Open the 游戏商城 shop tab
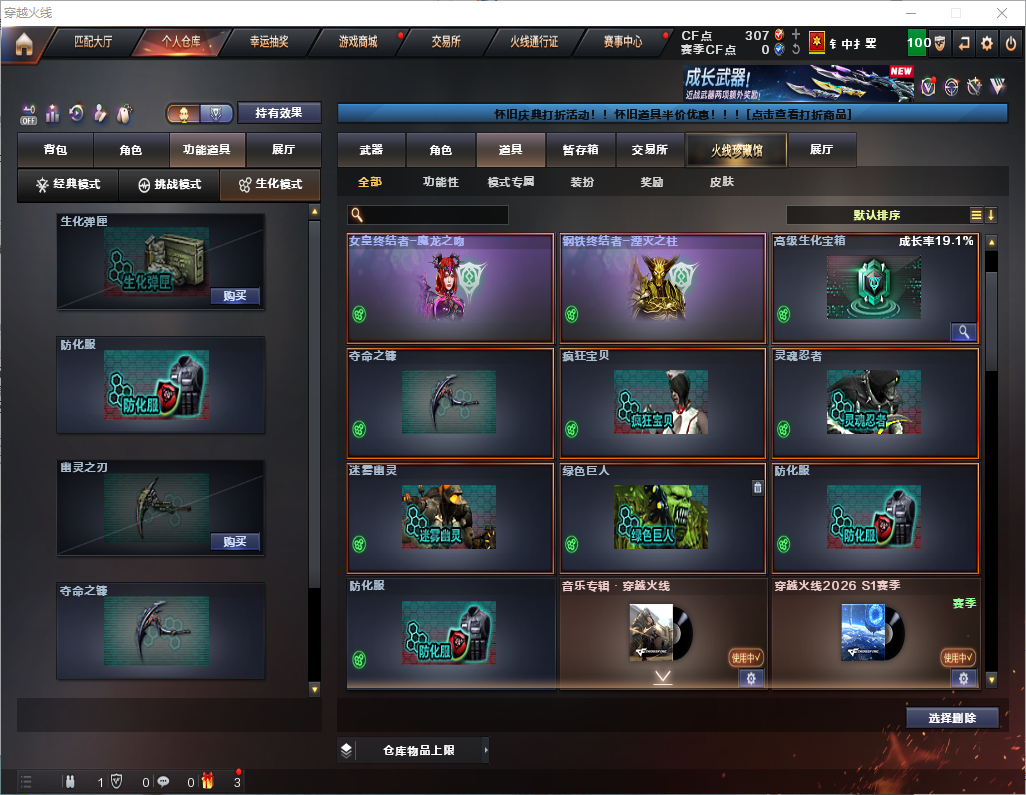Screen dimensions: 1026x795 click(x=358, y=43)
